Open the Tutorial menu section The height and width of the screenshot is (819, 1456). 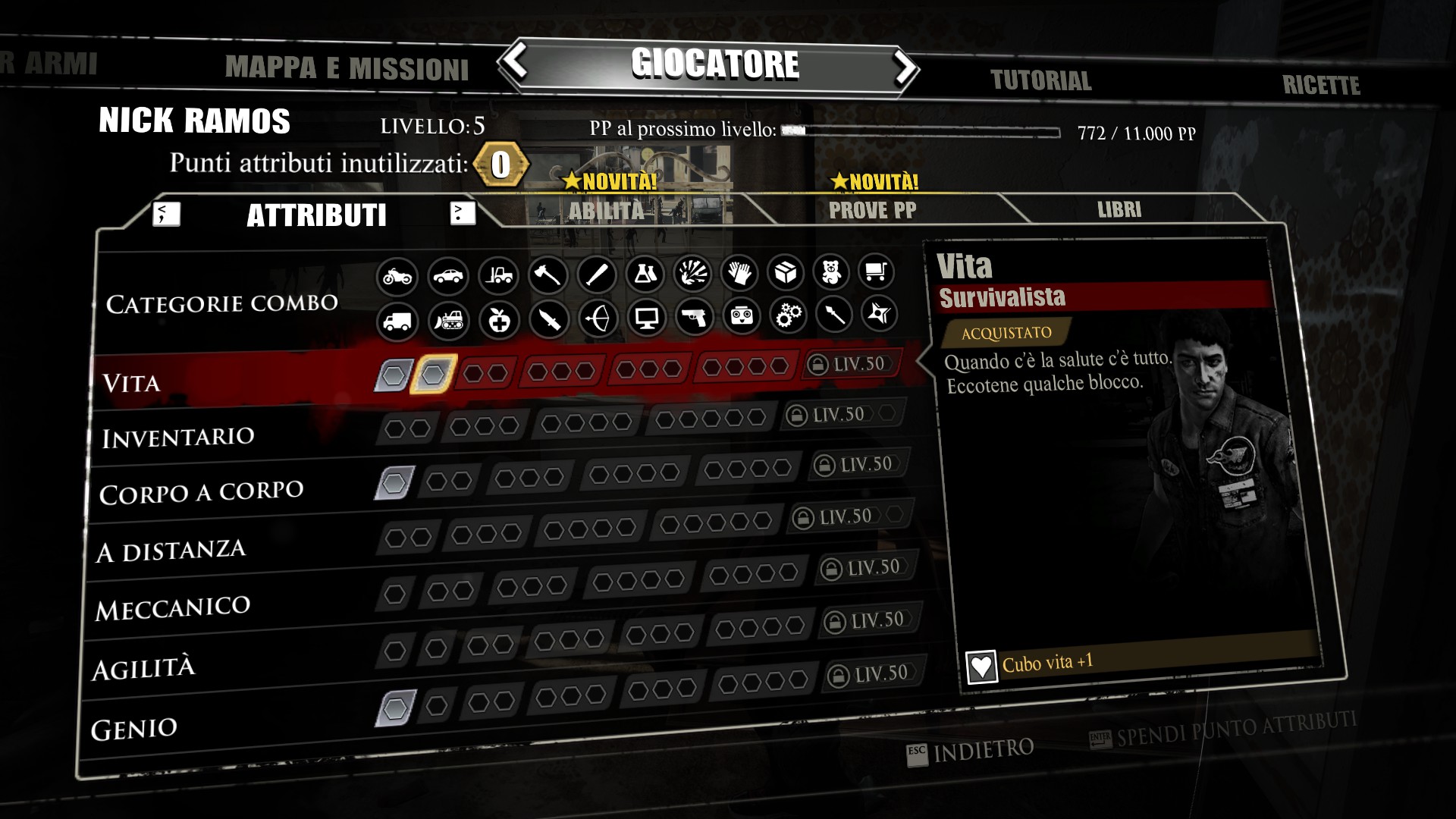point(1040,80)
